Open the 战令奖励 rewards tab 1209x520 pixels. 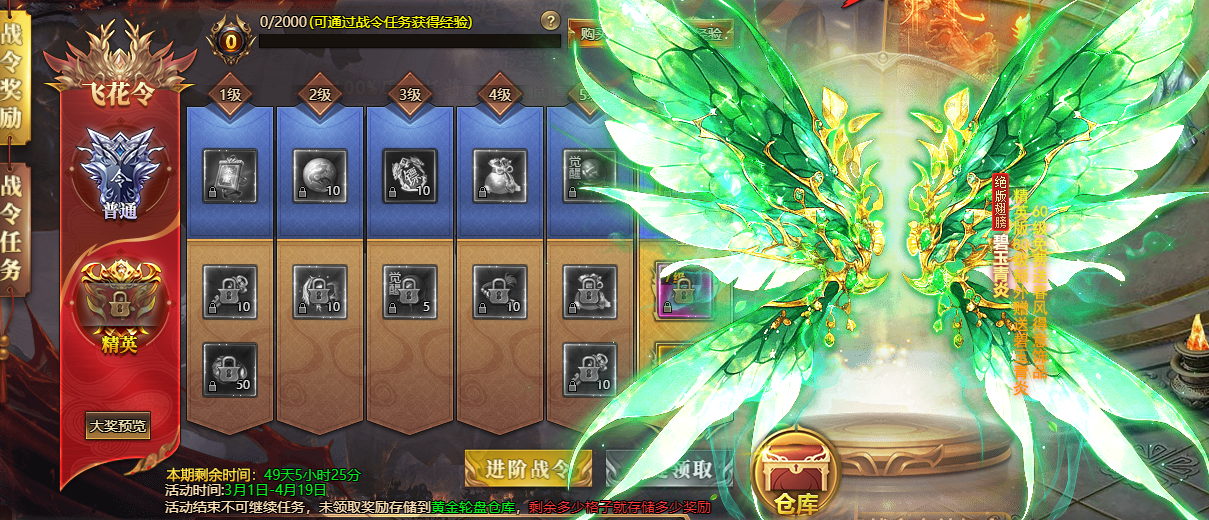click(x=14, y=78)
